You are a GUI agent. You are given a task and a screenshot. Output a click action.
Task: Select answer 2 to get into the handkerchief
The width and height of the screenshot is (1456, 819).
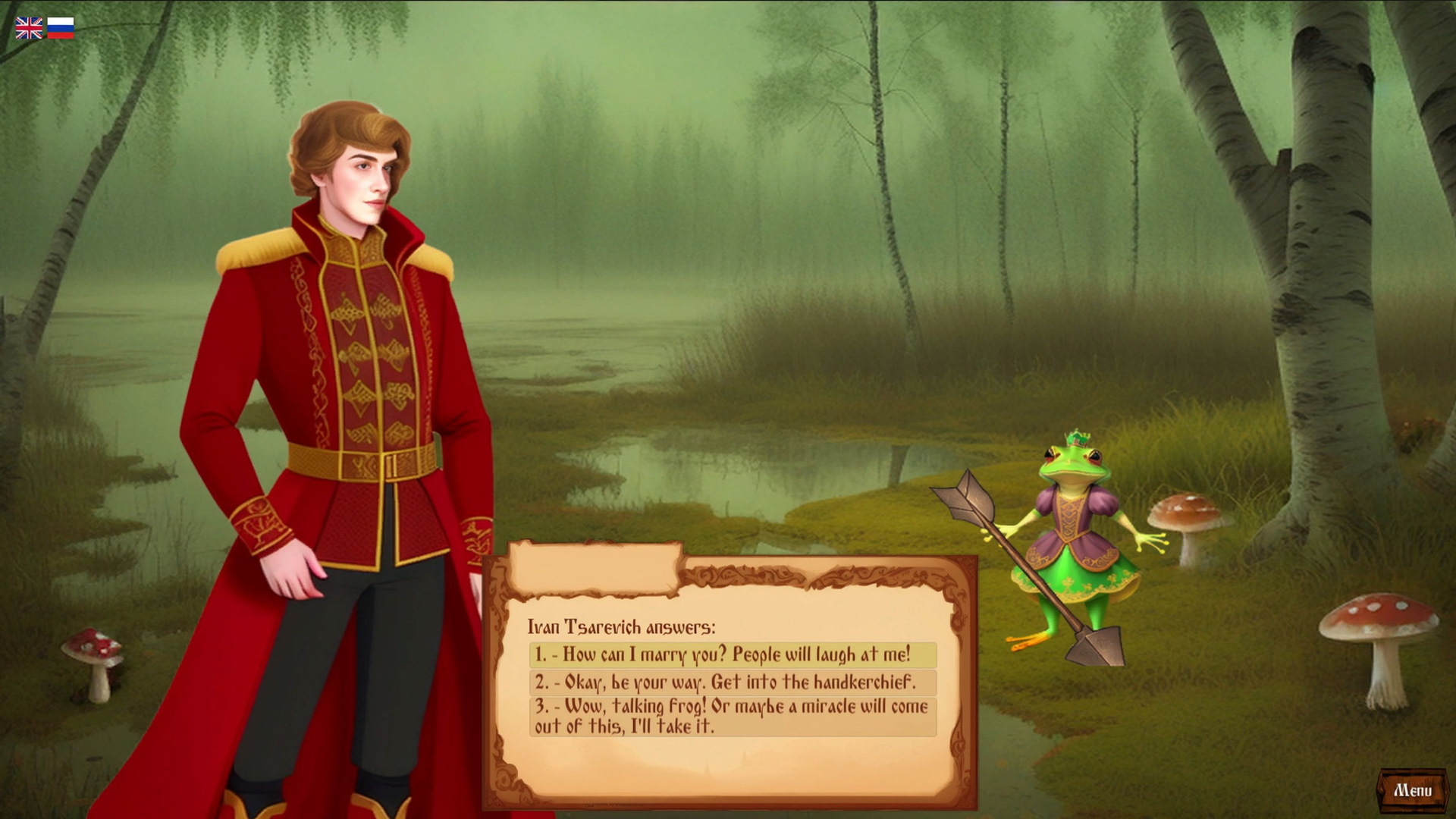[724, 682]
